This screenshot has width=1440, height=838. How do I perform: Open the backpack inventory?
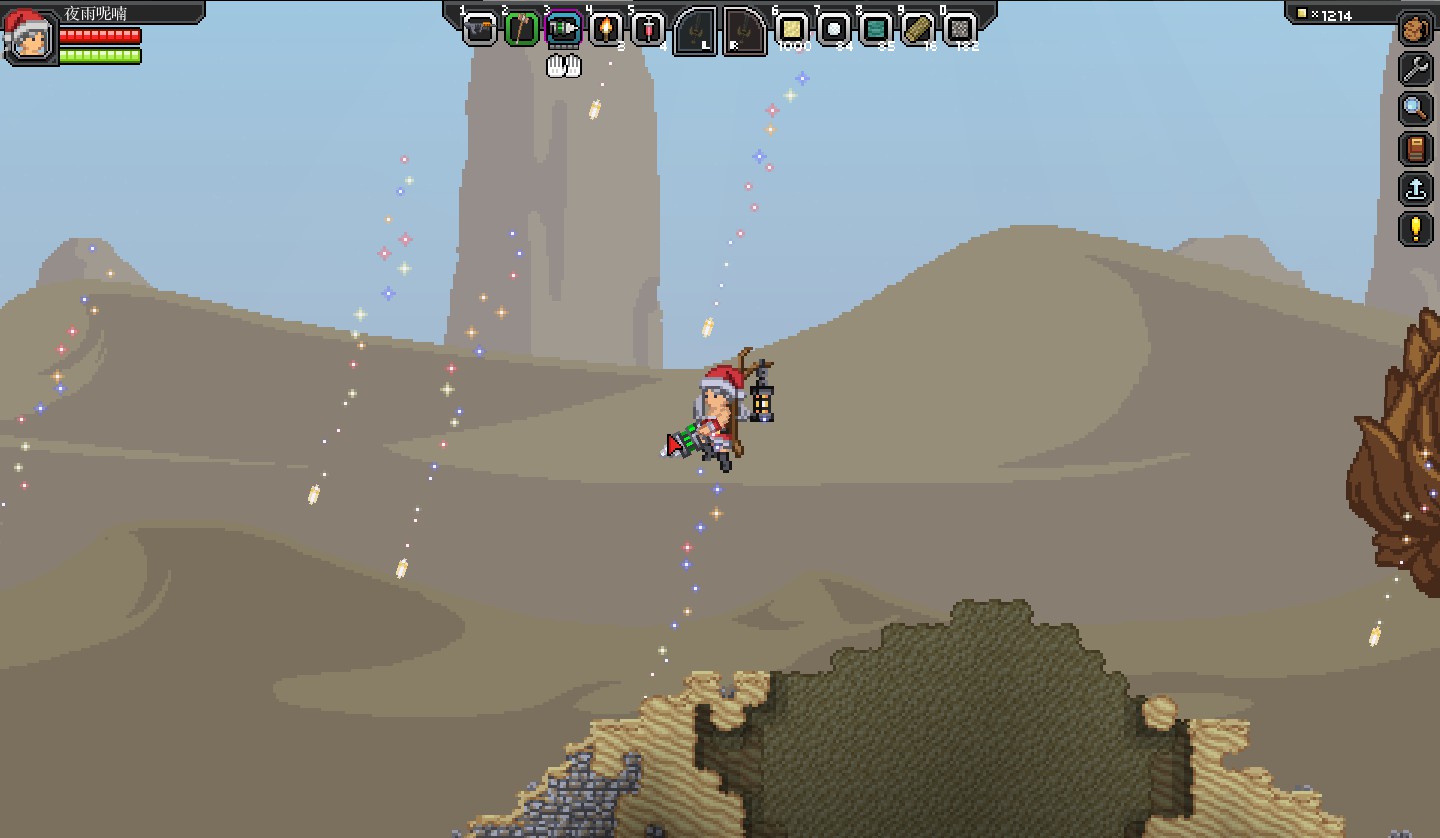tap(1416, 30)
